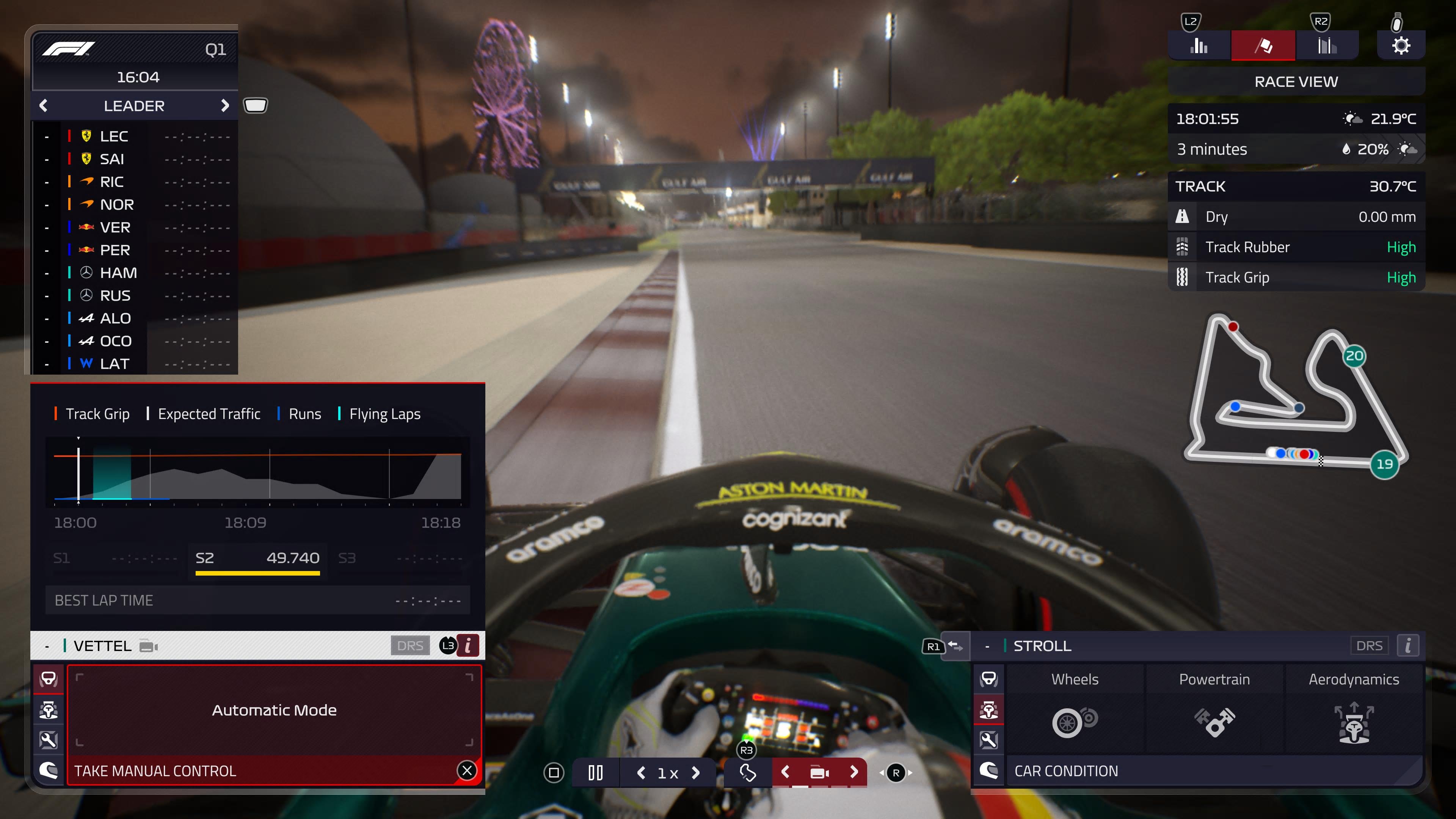Toggle replay mode with the R control
1456x819 pixels.
click(896, 773)
